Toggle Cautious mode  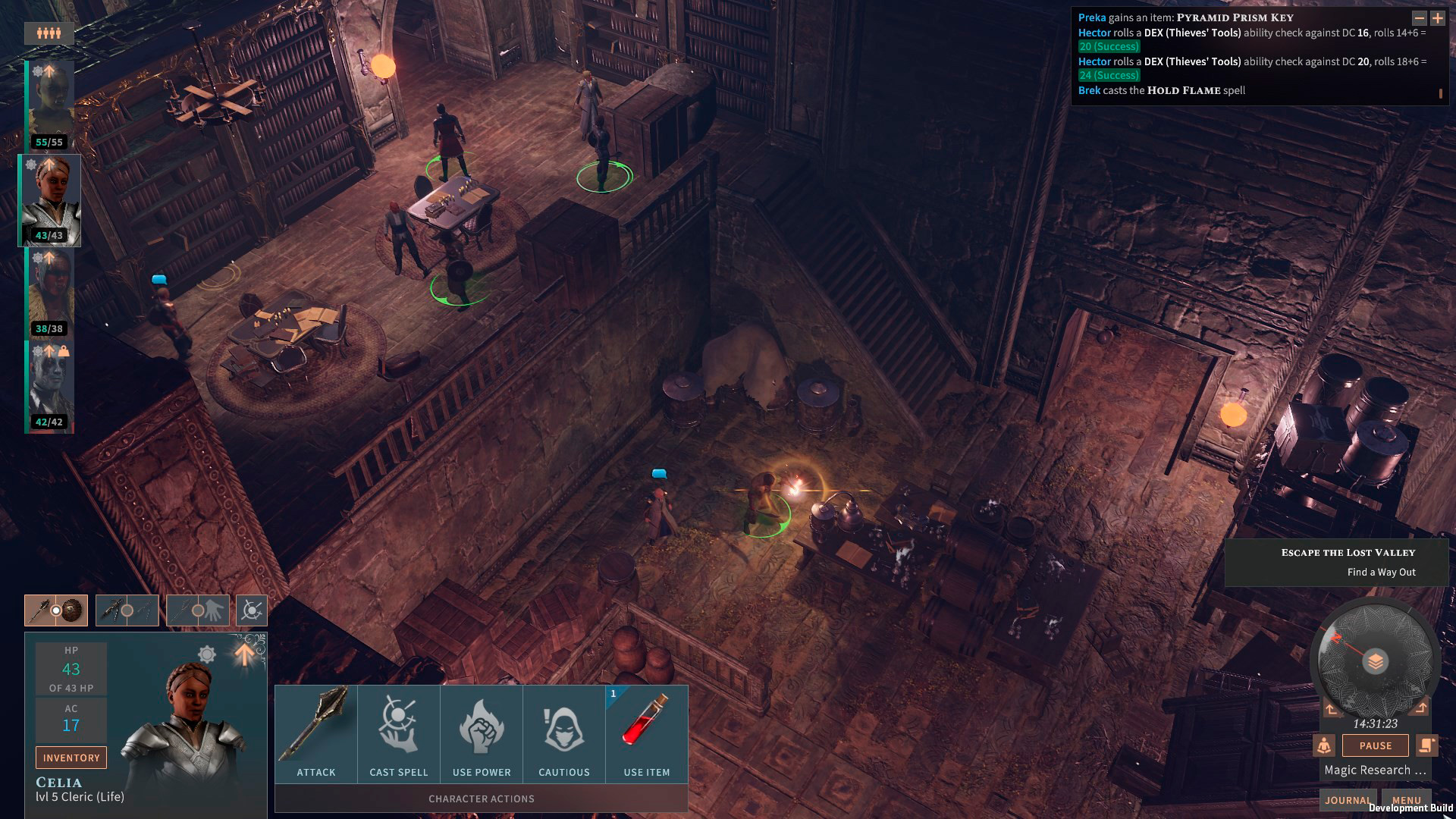tap(564, 733)
